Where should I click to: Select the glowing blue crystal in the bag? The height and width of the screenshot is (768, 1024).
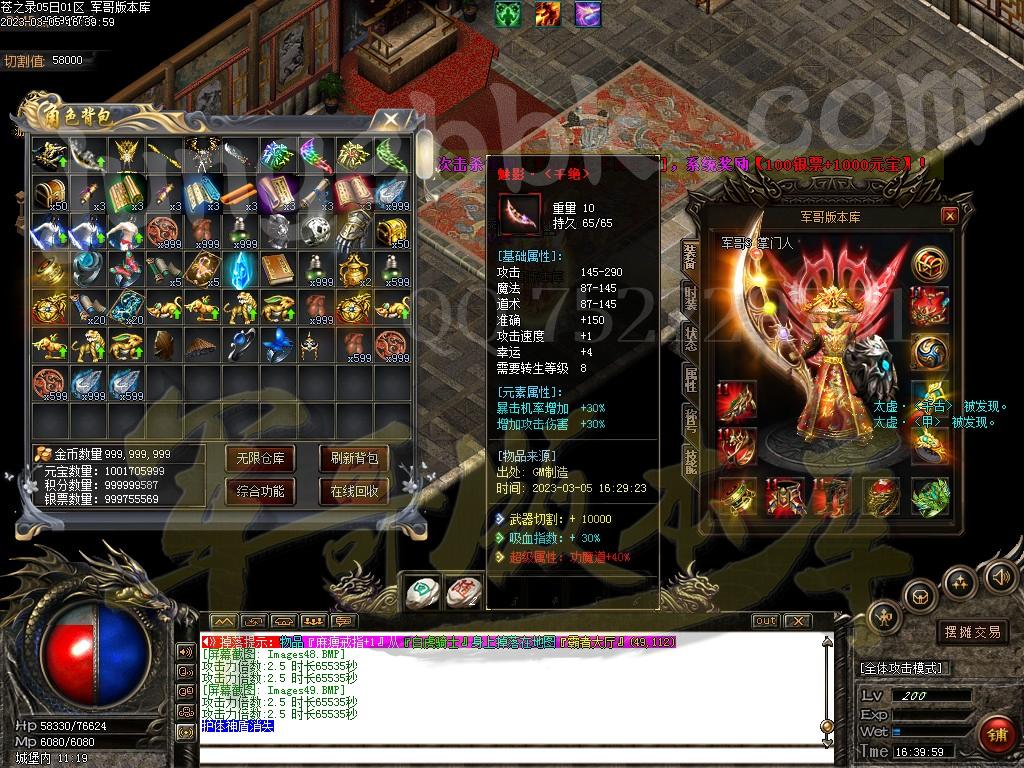[x=240, y=269]
